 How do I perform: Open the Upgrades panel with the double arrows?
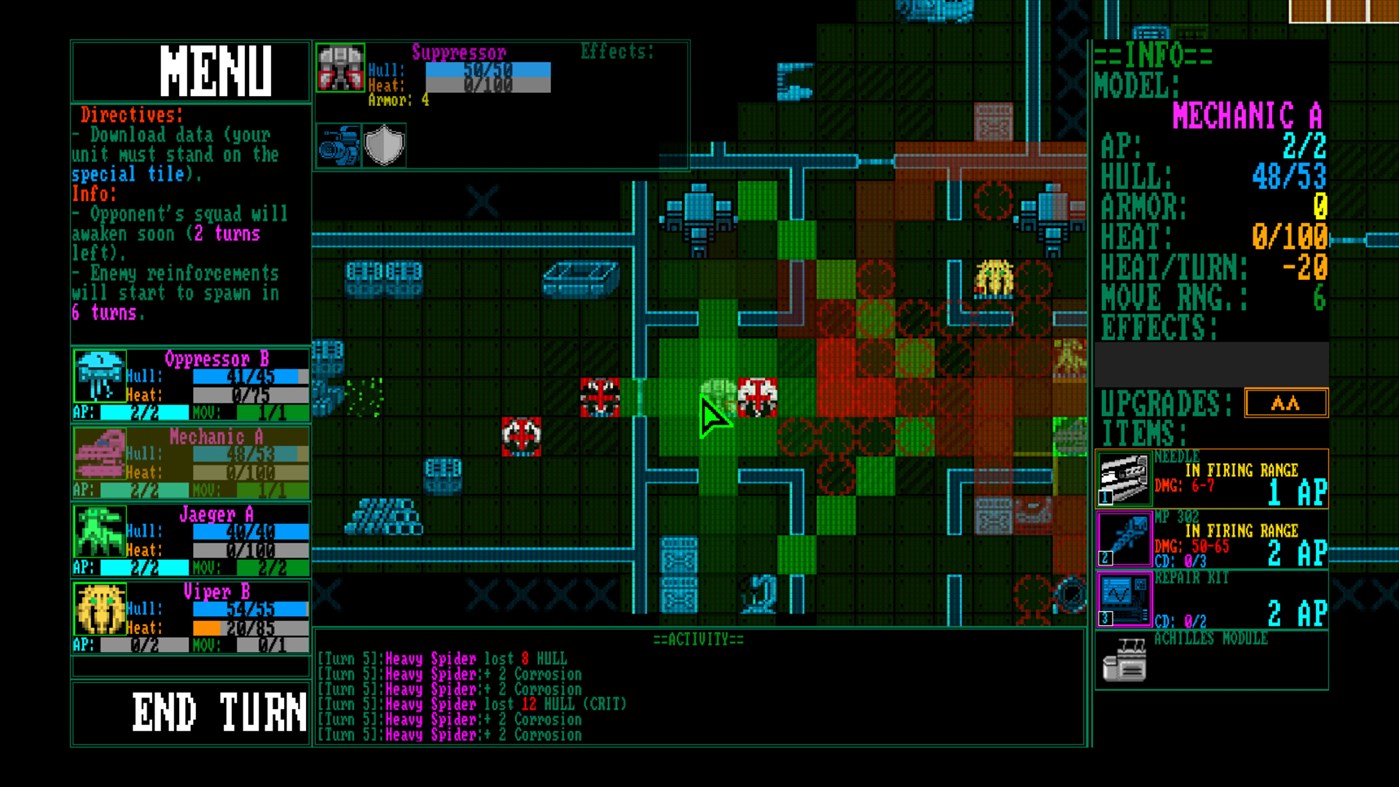coord(1286,402)
